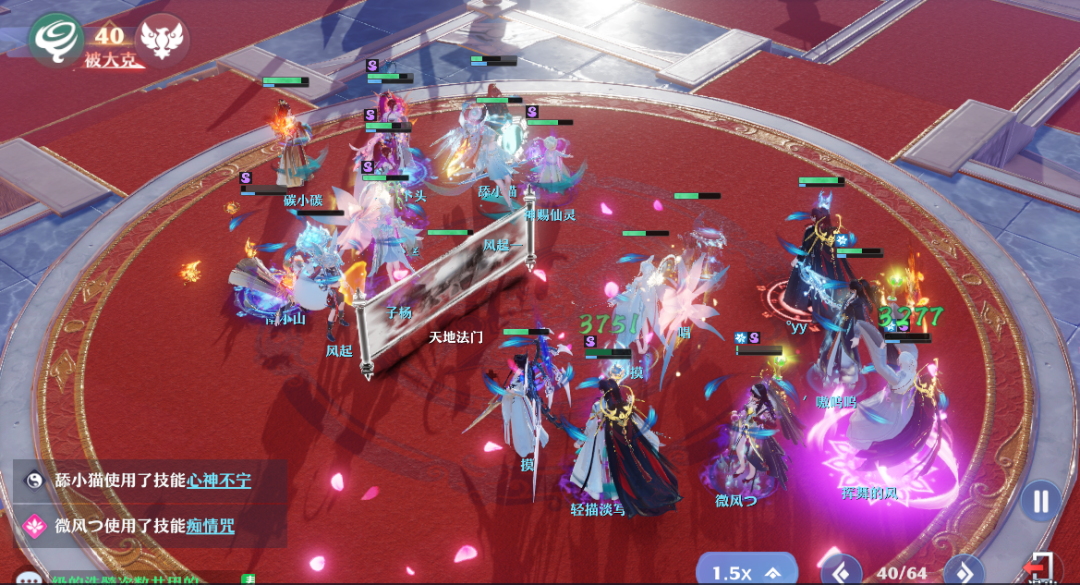Image resolution: width=1080 pixels, height=585 pixels.
Task: Pause the battle replay
Action: tap(1041, 499)
